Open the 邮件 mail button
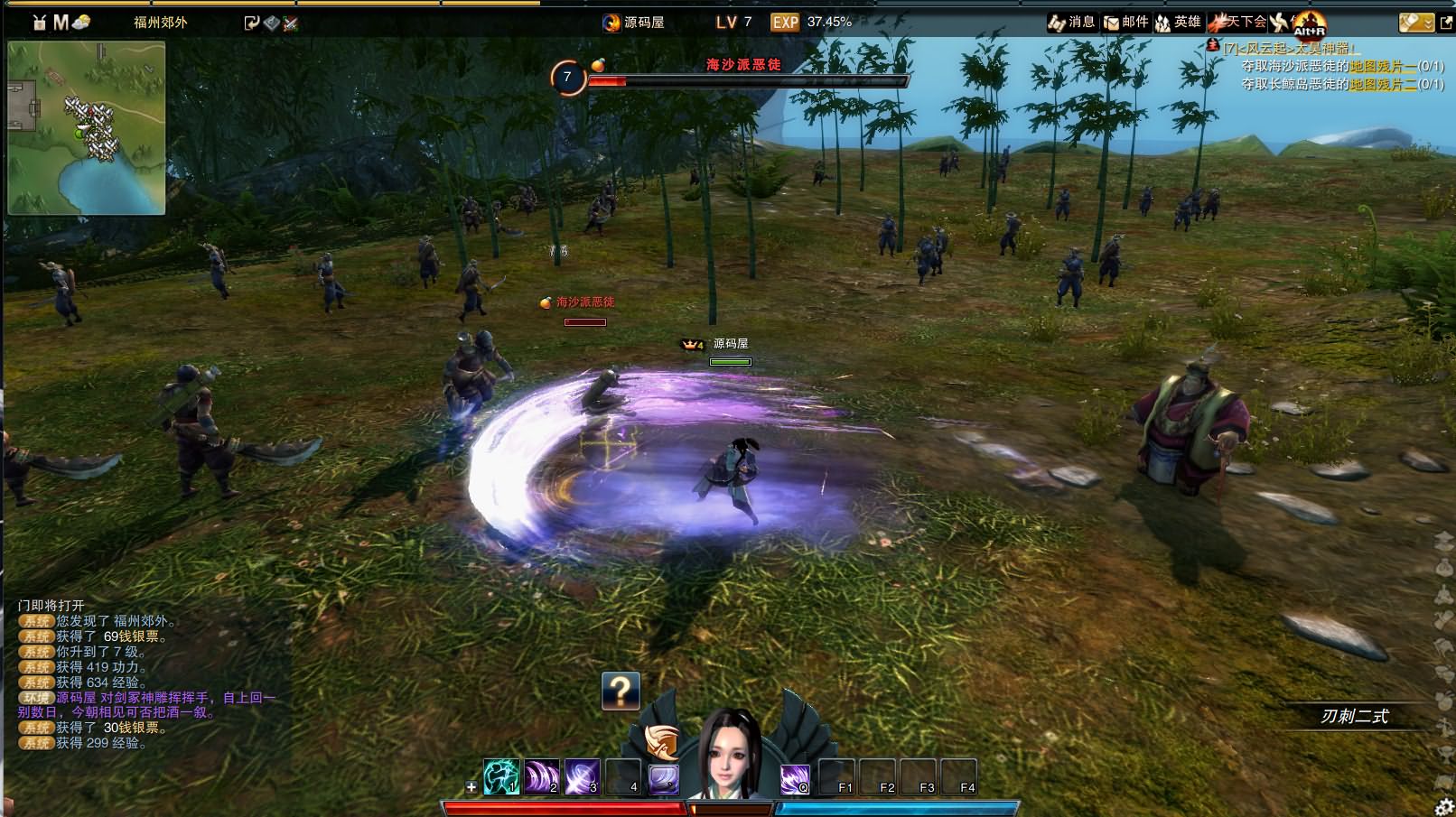Viewport: 1456px width, 817px height. point(1125,22)
